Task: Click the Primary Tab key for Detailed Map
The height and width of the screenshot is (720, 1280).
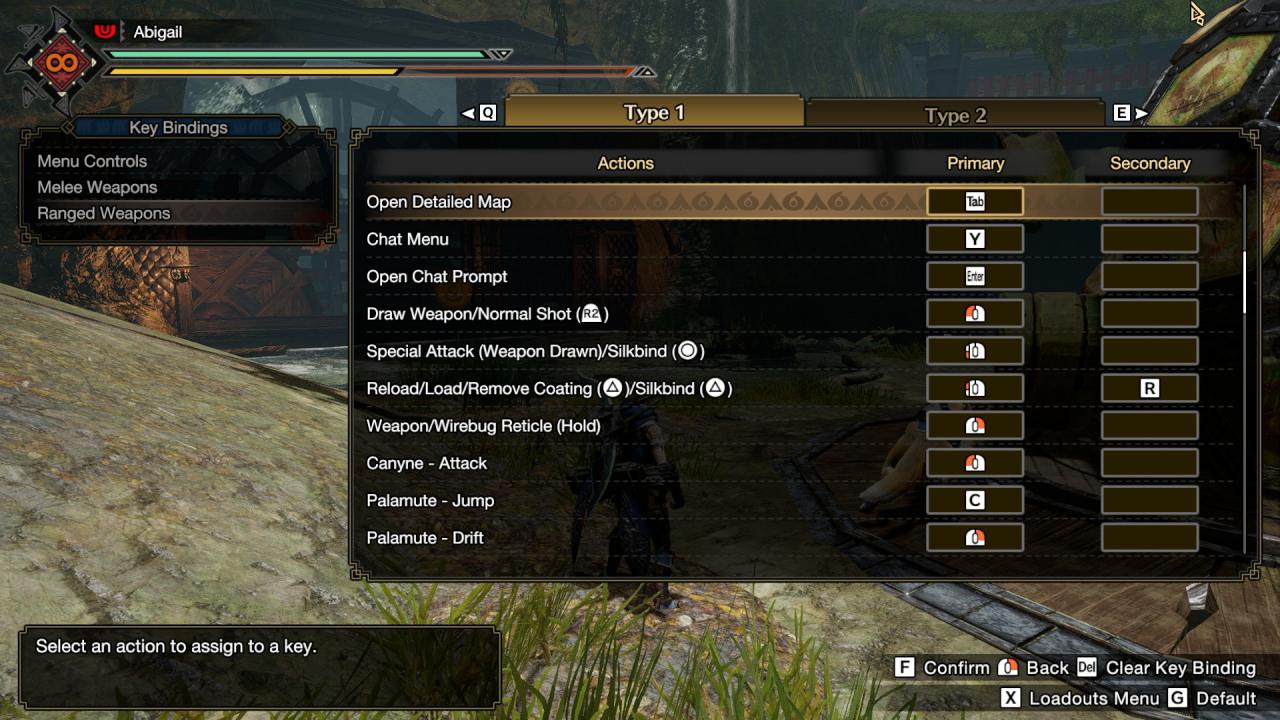Action: (975, 202)
